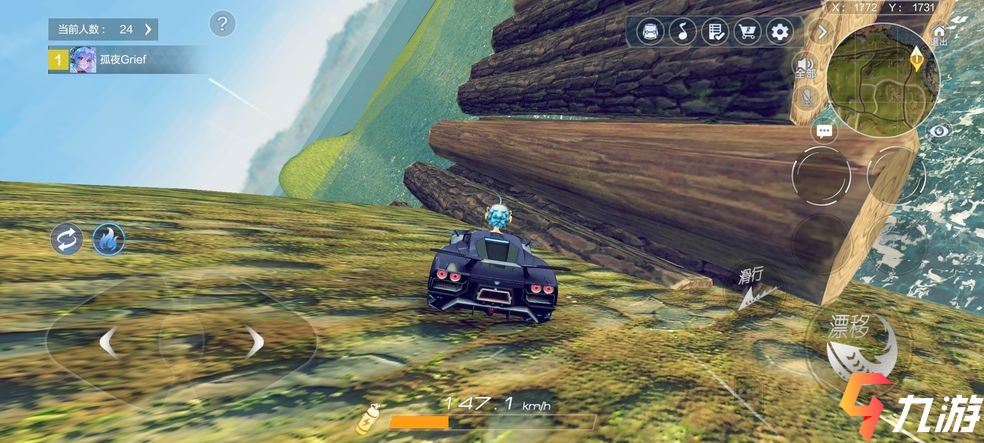
Task: Expand the current player count list
Action: [148, 30]
